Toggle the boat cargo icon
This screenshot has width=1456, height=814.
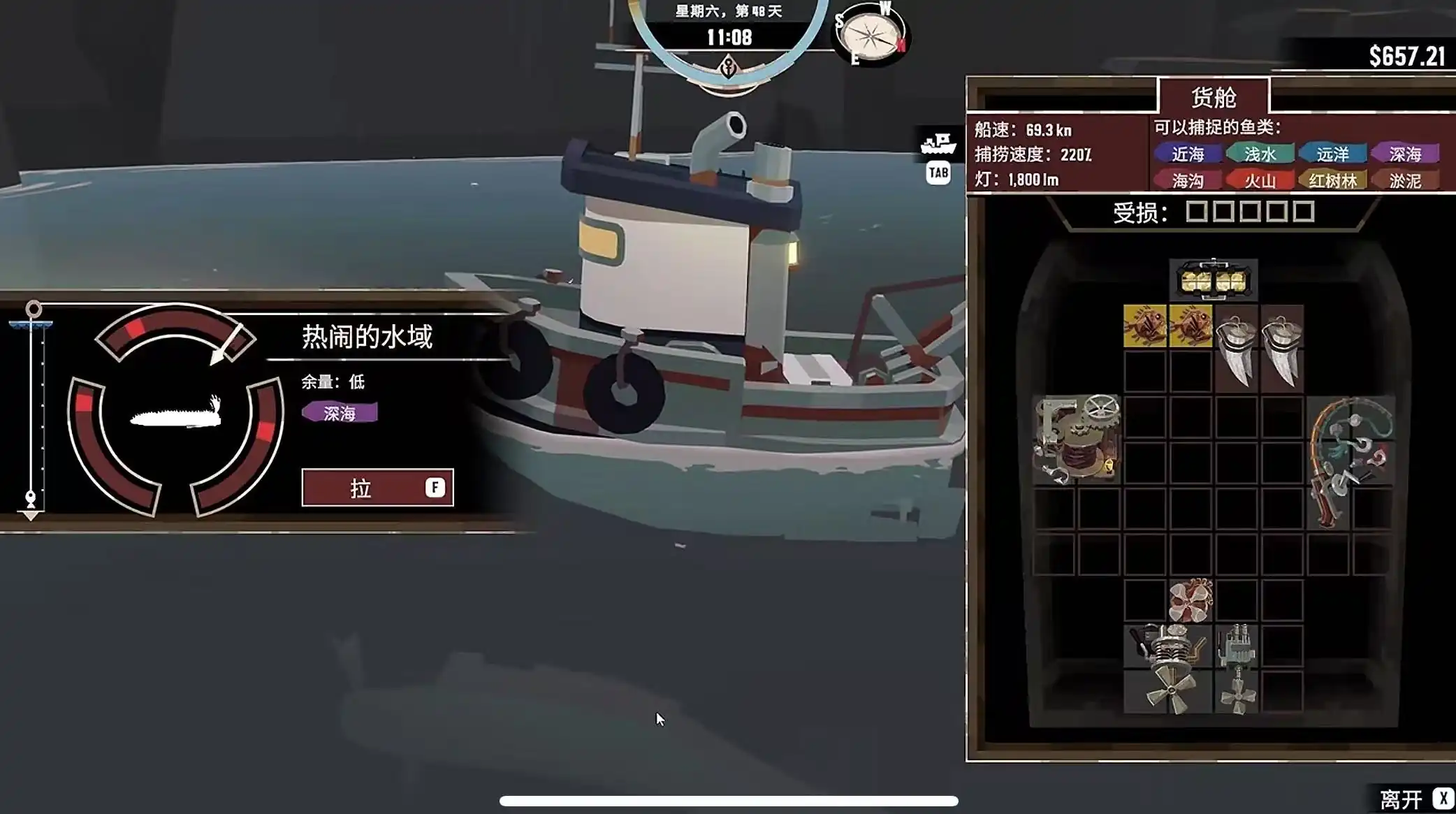point(938,145)
